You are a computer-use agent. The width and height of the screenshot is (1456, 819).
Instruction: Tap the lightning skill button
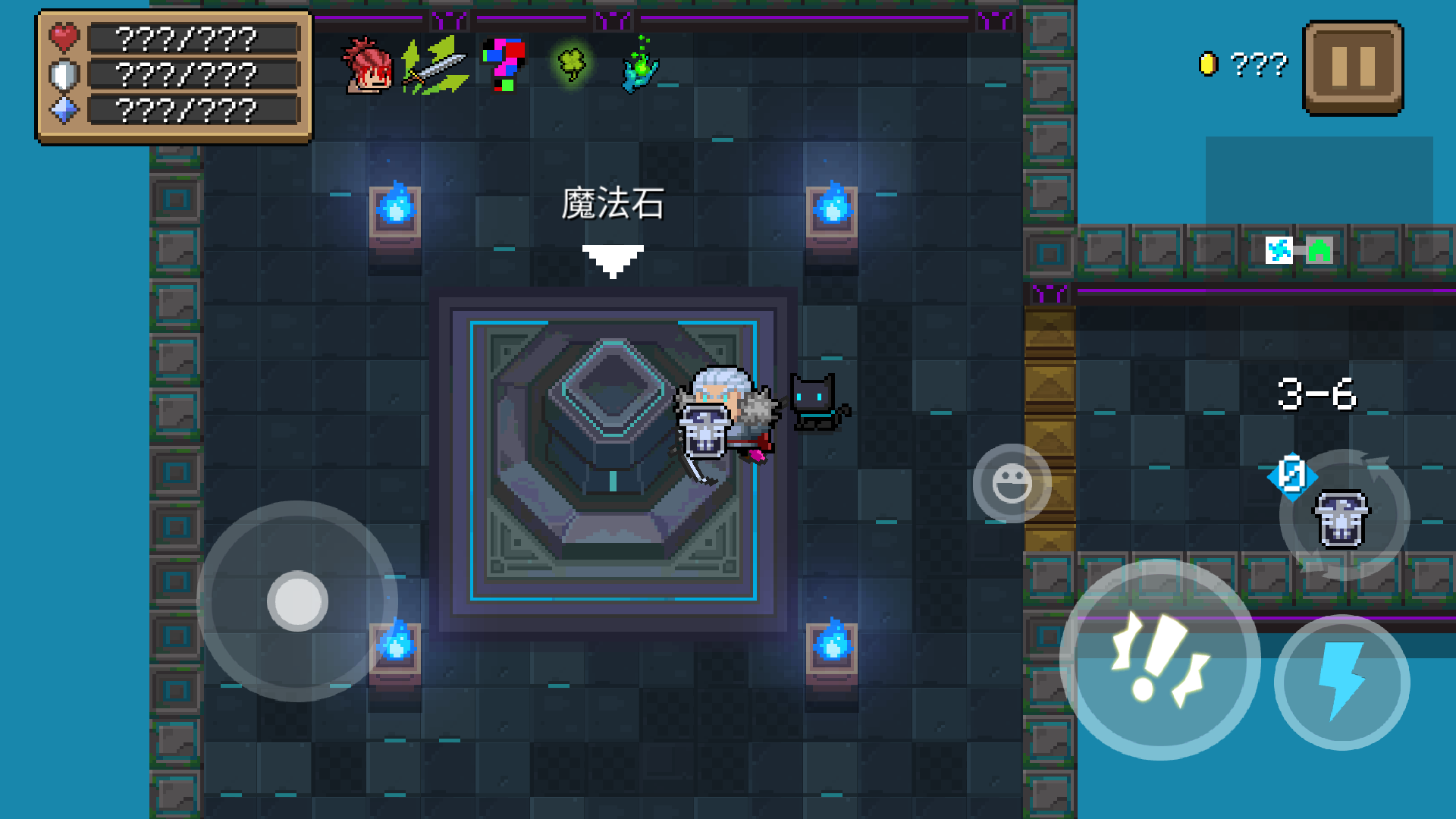pos(1342,682)
